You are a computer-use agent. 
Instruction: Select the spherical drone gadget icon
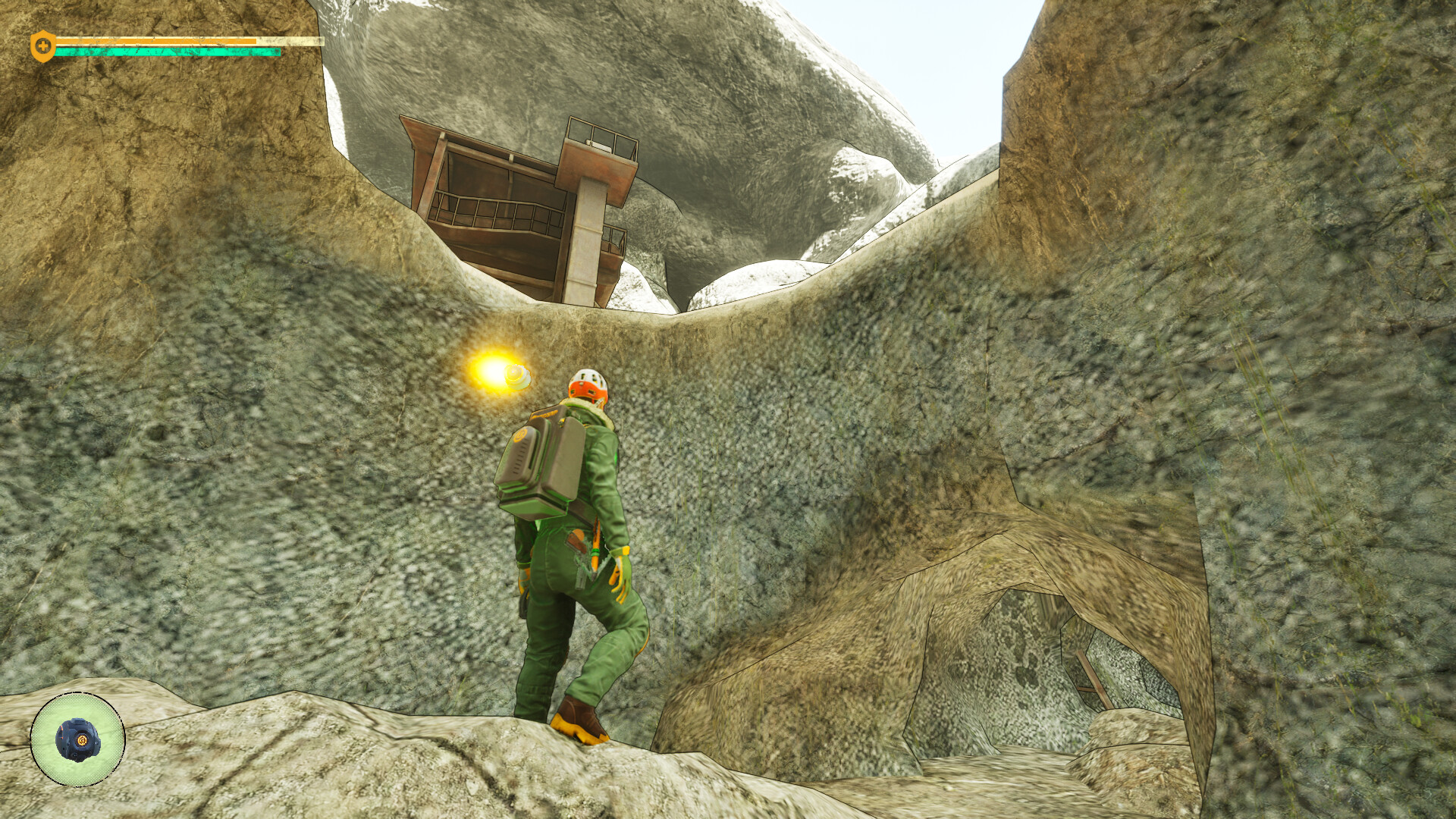77,739
